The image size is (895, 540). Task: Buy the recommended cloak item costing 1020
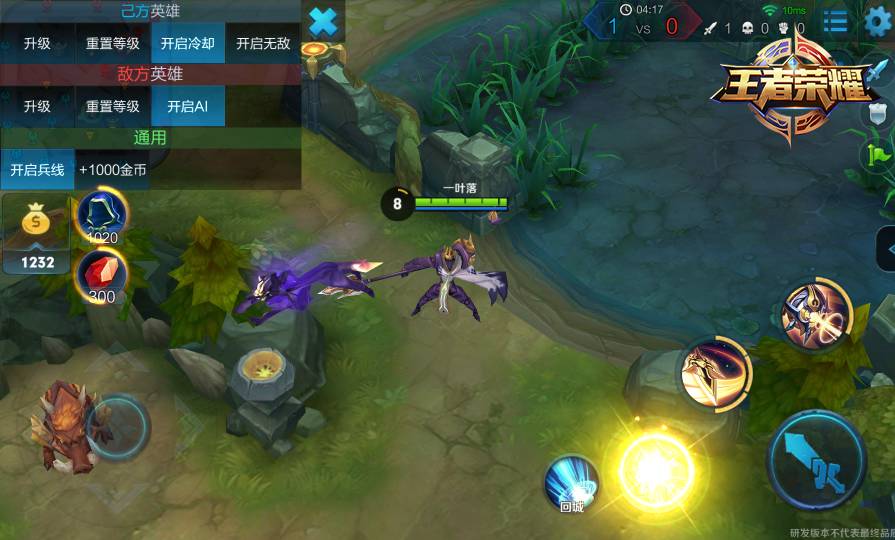click(102, 215)
